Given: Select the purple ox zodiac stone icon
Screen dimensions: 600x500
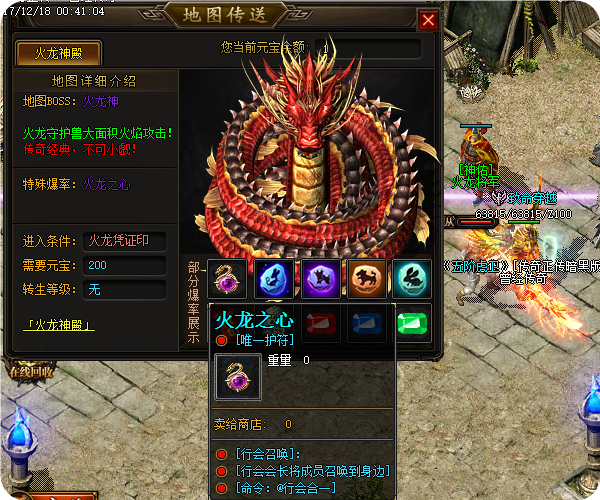Looking at the screenshot, I should 320,279.
